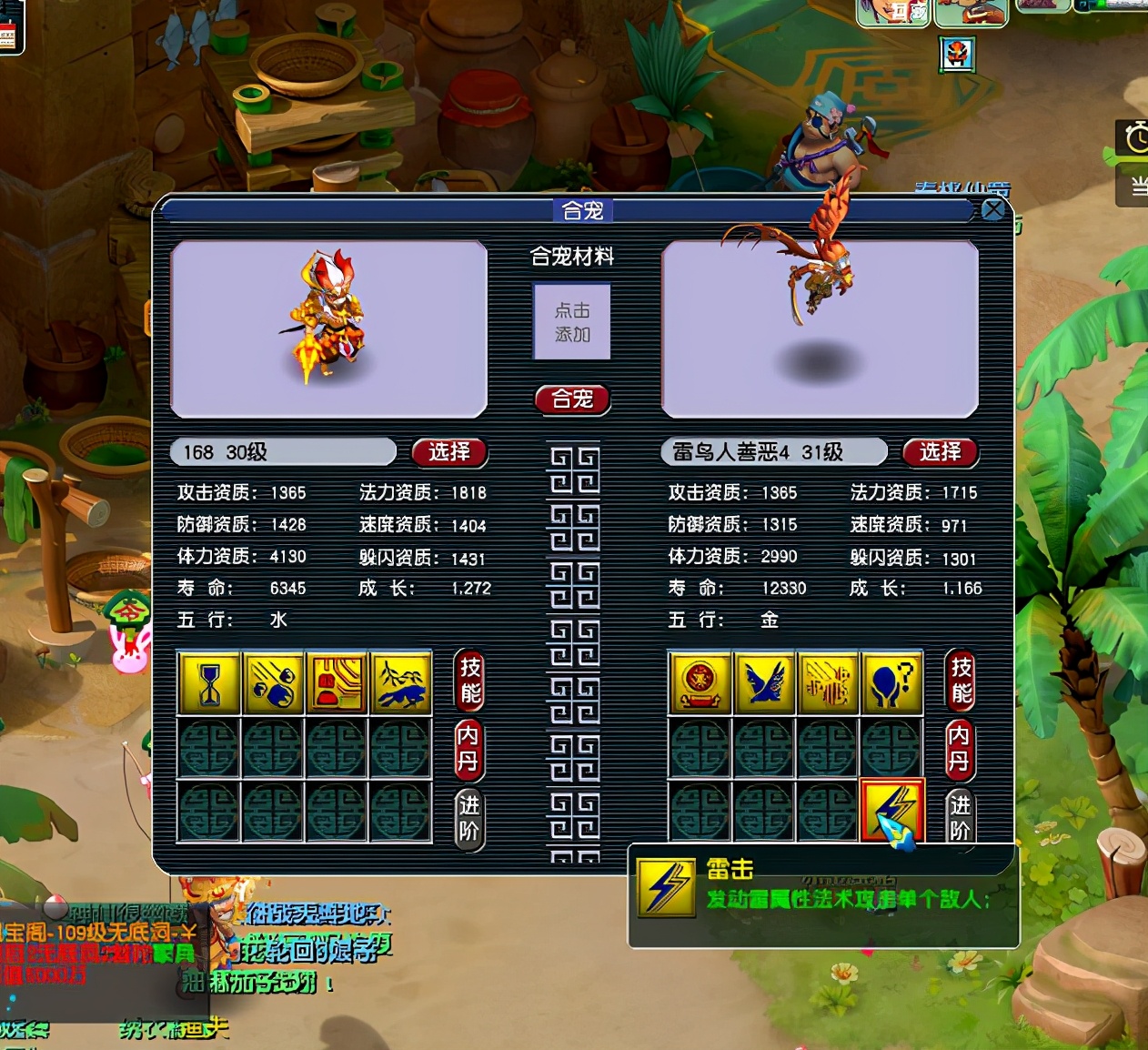Choose a pet with the right 选择 button

coord(940,452)
